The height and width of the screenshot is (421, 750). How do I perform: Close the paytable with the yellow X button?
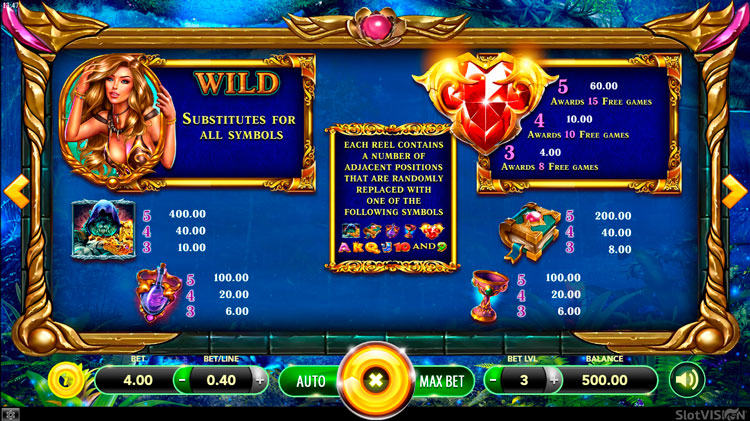tap(375, 381)
